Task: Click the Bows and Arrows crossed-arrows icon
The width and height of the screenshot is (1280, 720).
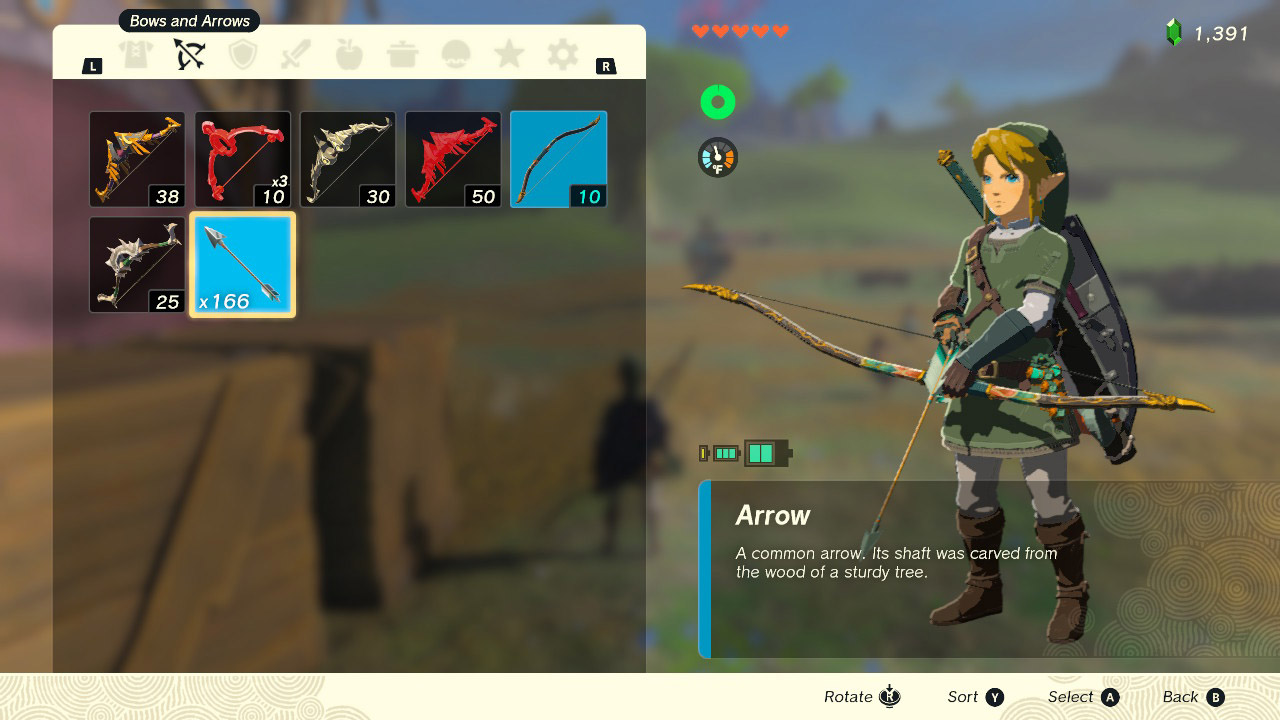Action: (x=190, y=55)
